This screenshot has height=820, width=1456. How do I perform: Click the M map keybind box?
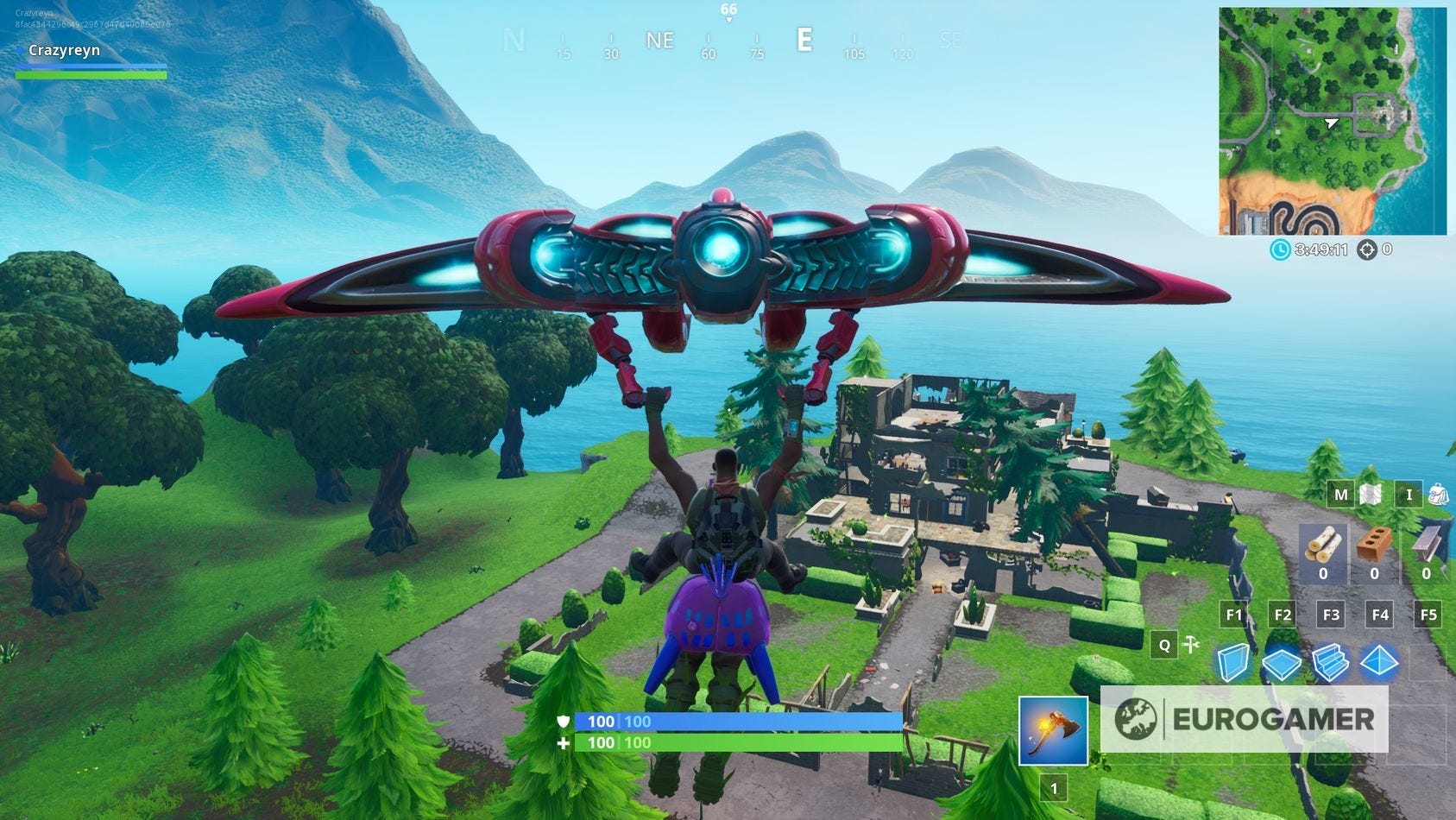[x=1340, y=495]
